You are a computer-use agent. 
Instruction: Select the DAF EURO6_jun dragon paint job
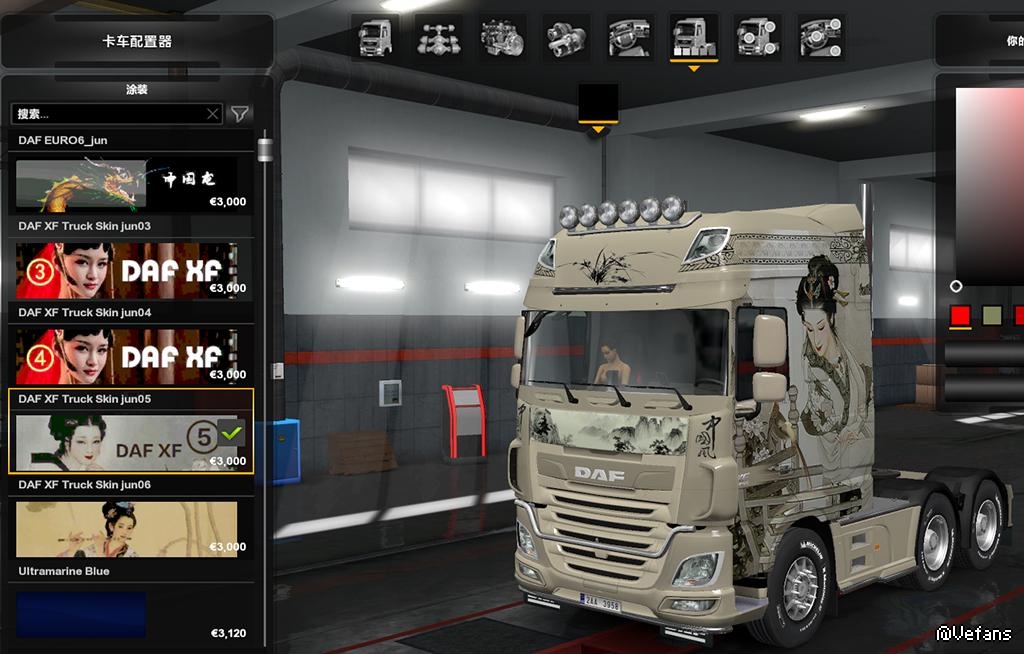127,184
